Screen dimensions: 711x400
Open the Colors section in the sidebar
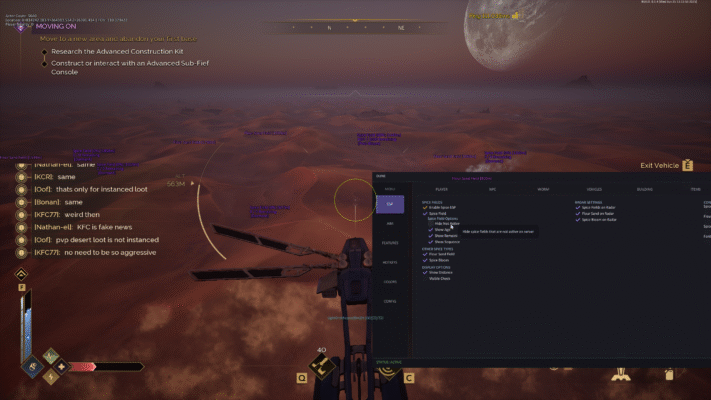[390, 281]
